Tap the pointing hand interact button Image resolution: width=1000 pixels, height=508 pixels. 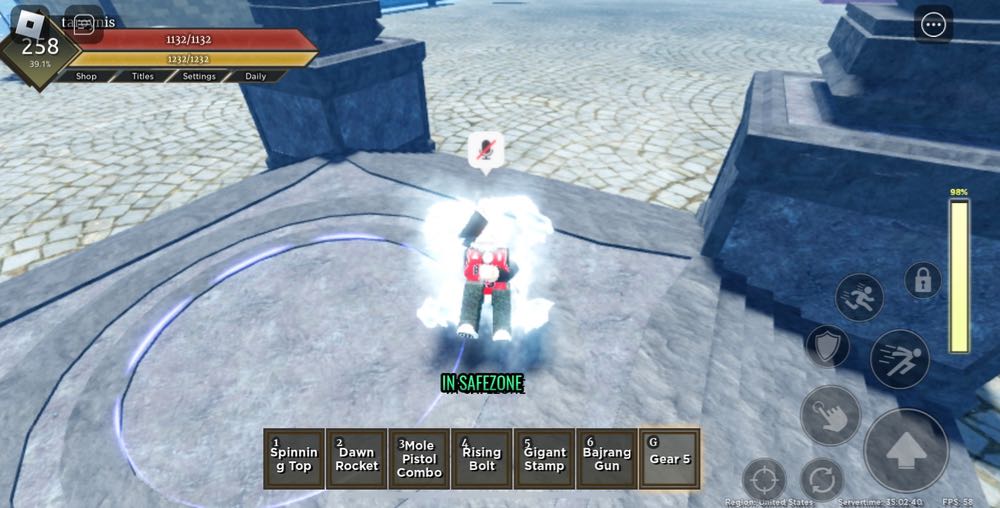[x=830, y=415]
